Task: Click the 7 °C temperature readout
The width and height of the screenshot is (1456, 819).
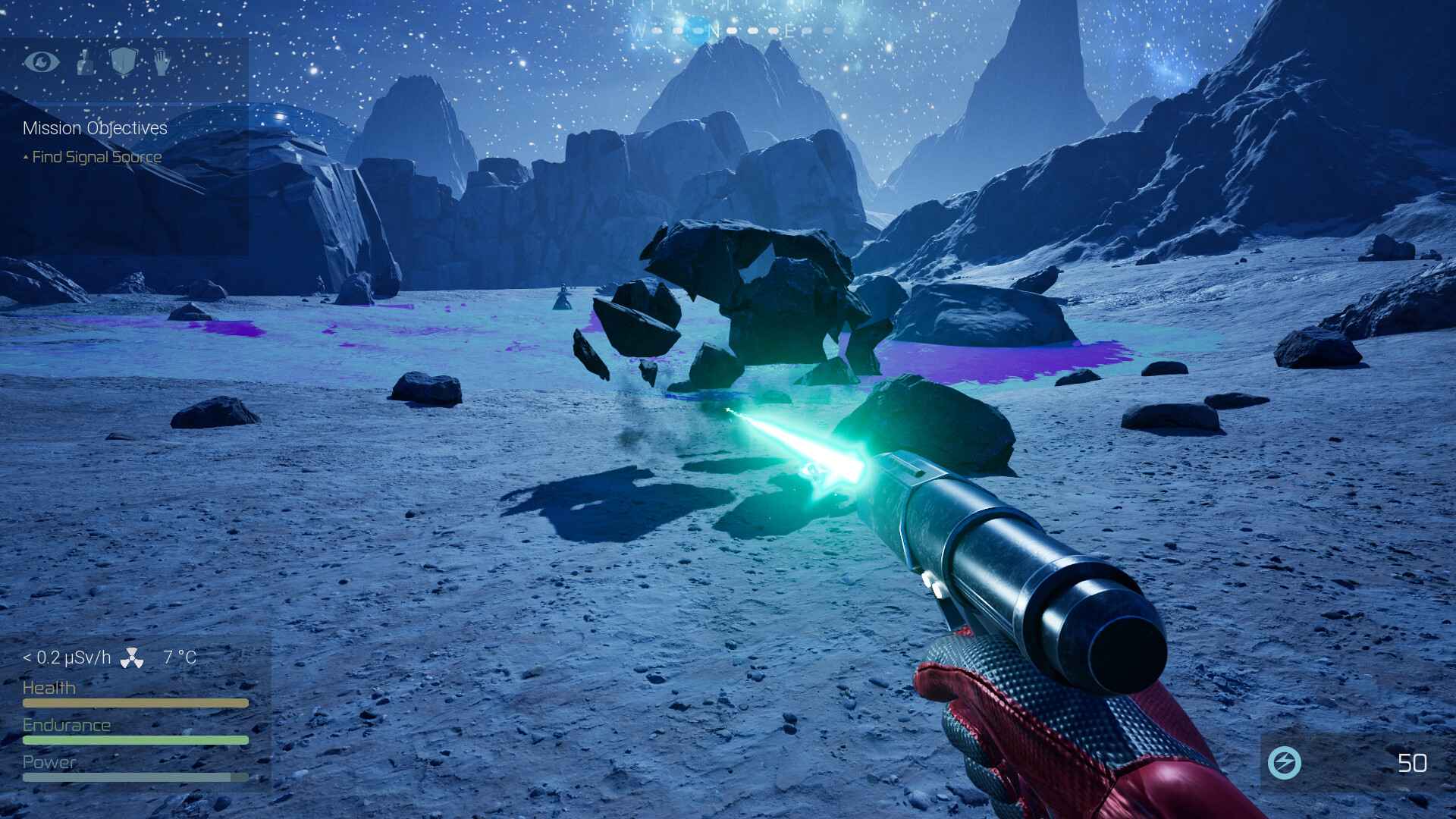Action: pyautogui.click(x=179, y=658)
